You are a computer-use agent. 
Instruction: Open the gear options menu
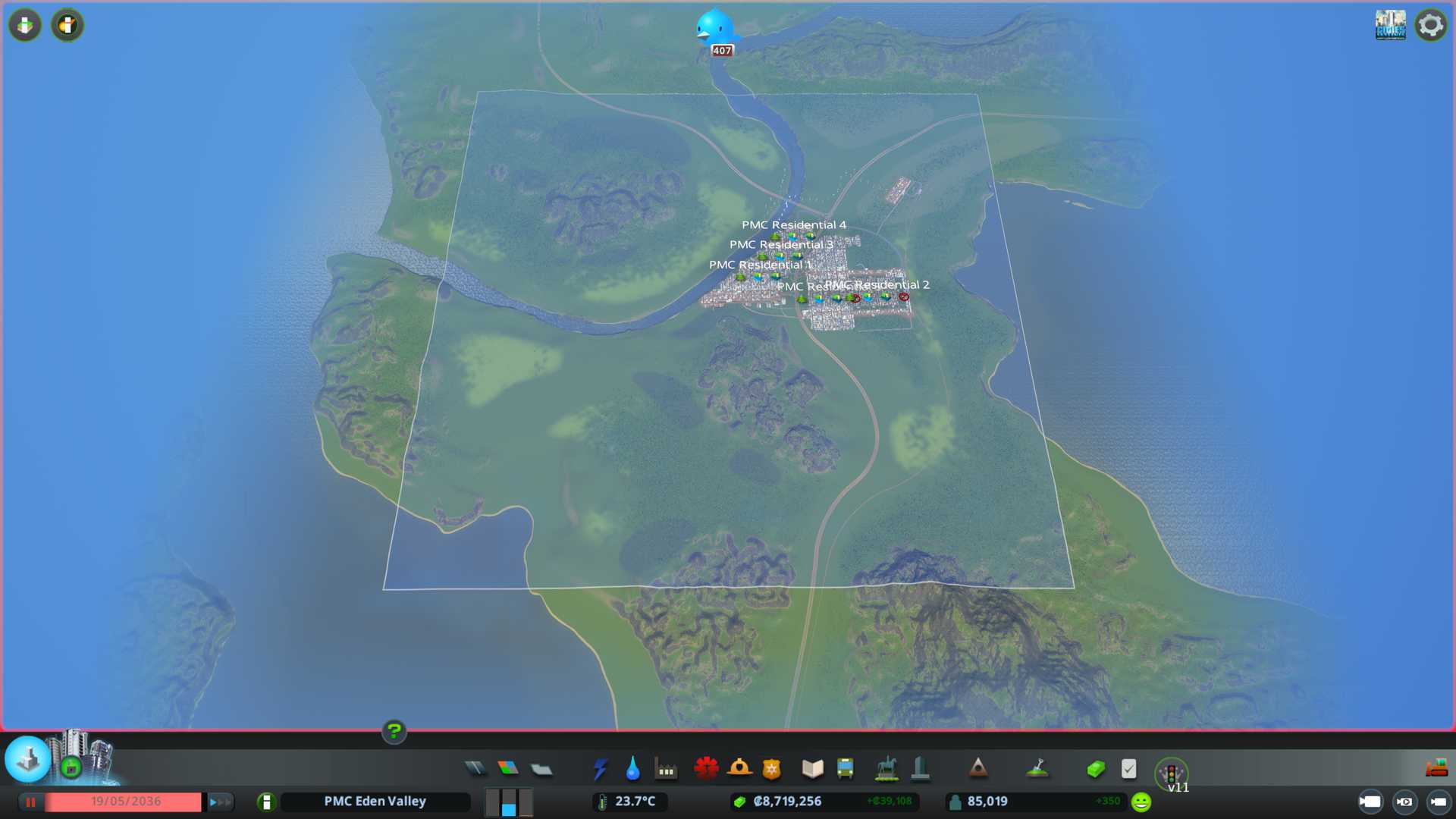[1431, 25]
